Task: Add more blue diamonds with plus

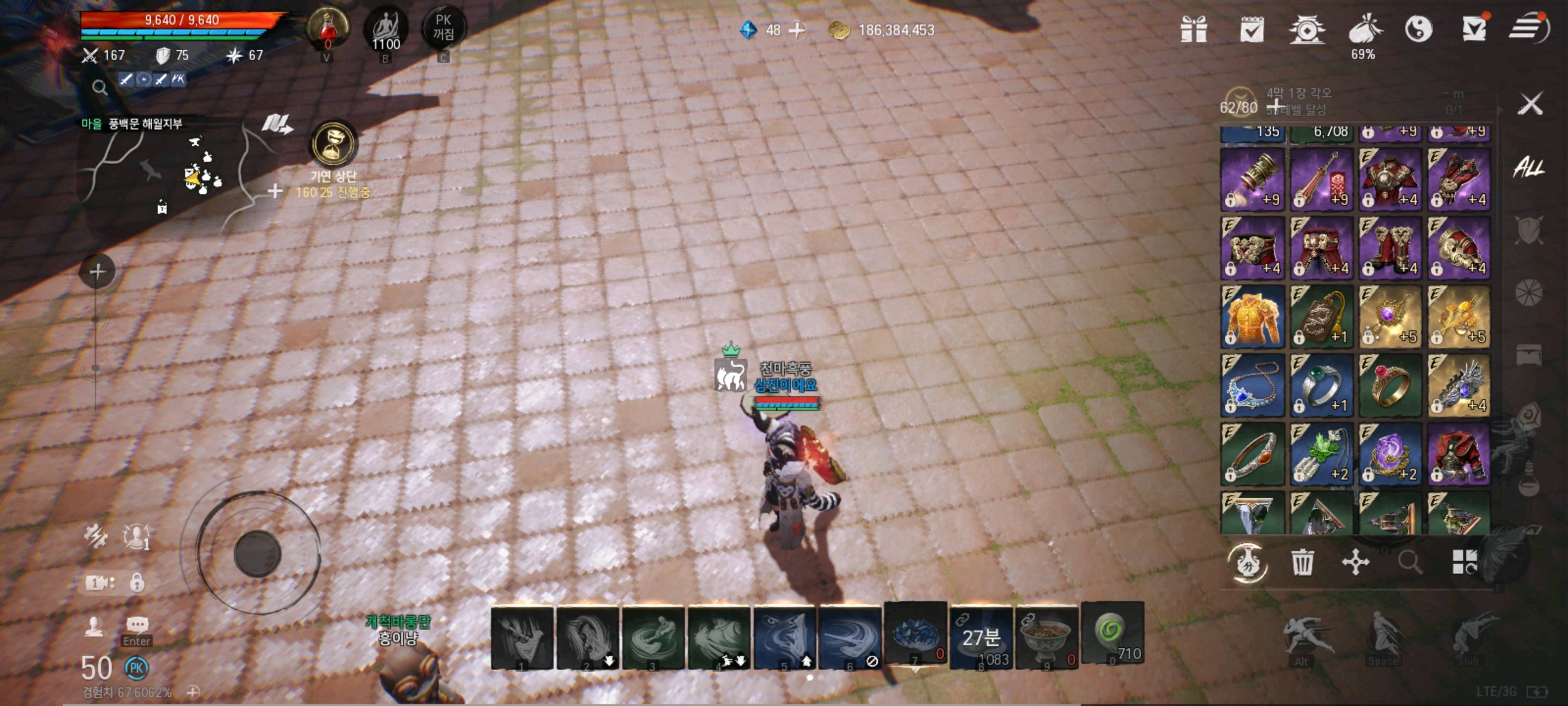Action: click(797, 30)
